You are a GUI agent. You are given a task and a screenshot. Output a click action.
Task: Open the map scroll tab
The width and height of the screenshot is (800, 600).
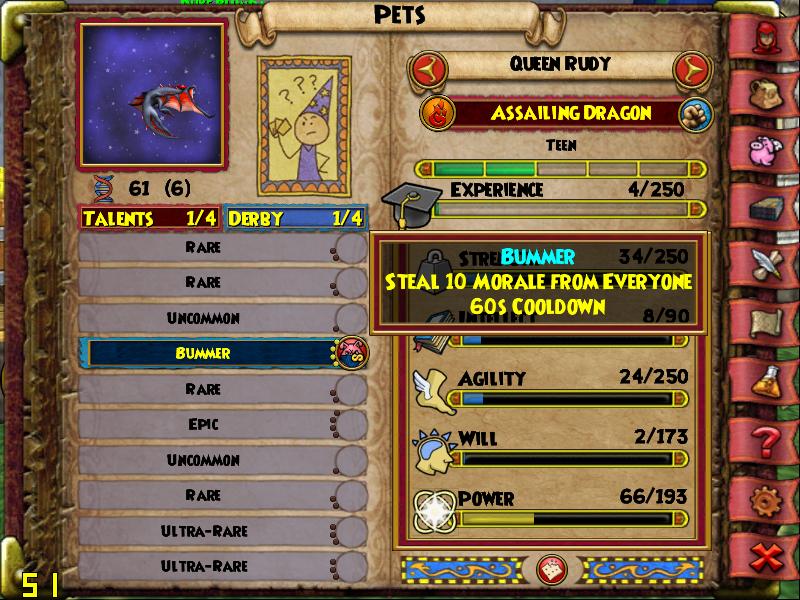[768, 321]
